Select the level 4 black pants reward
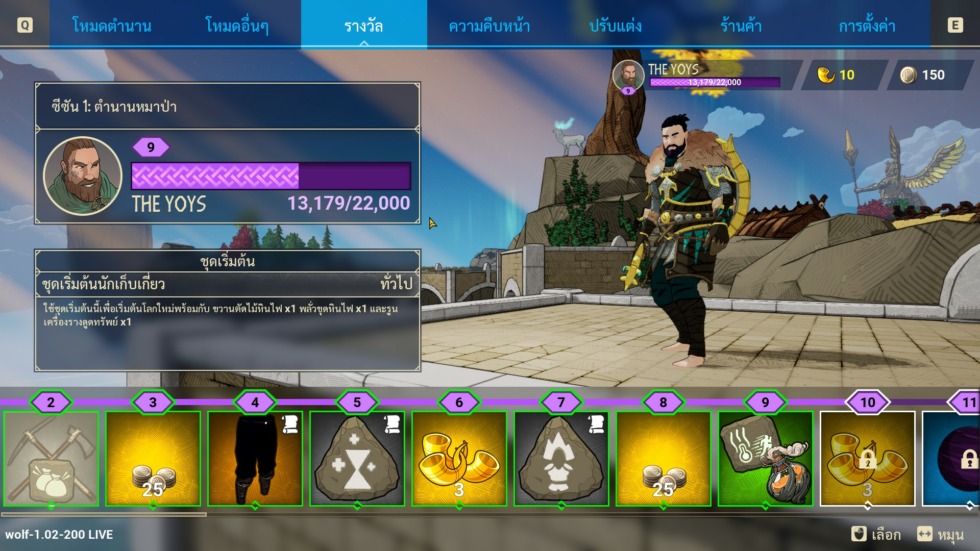 pos(255,458)
